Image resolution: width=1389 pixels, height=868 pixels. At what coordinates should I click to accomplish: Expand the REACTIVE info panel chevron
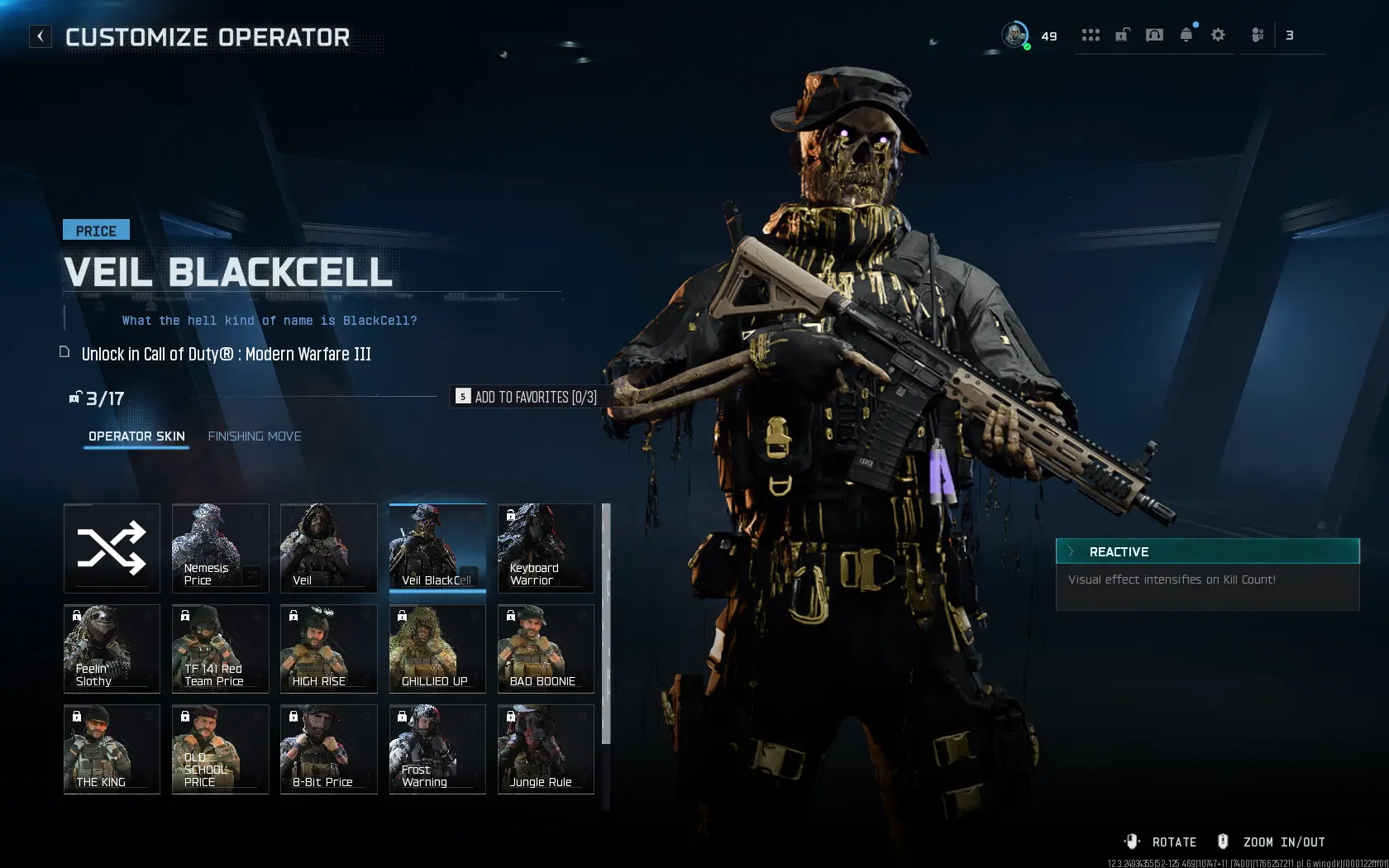pos(1071,551)
